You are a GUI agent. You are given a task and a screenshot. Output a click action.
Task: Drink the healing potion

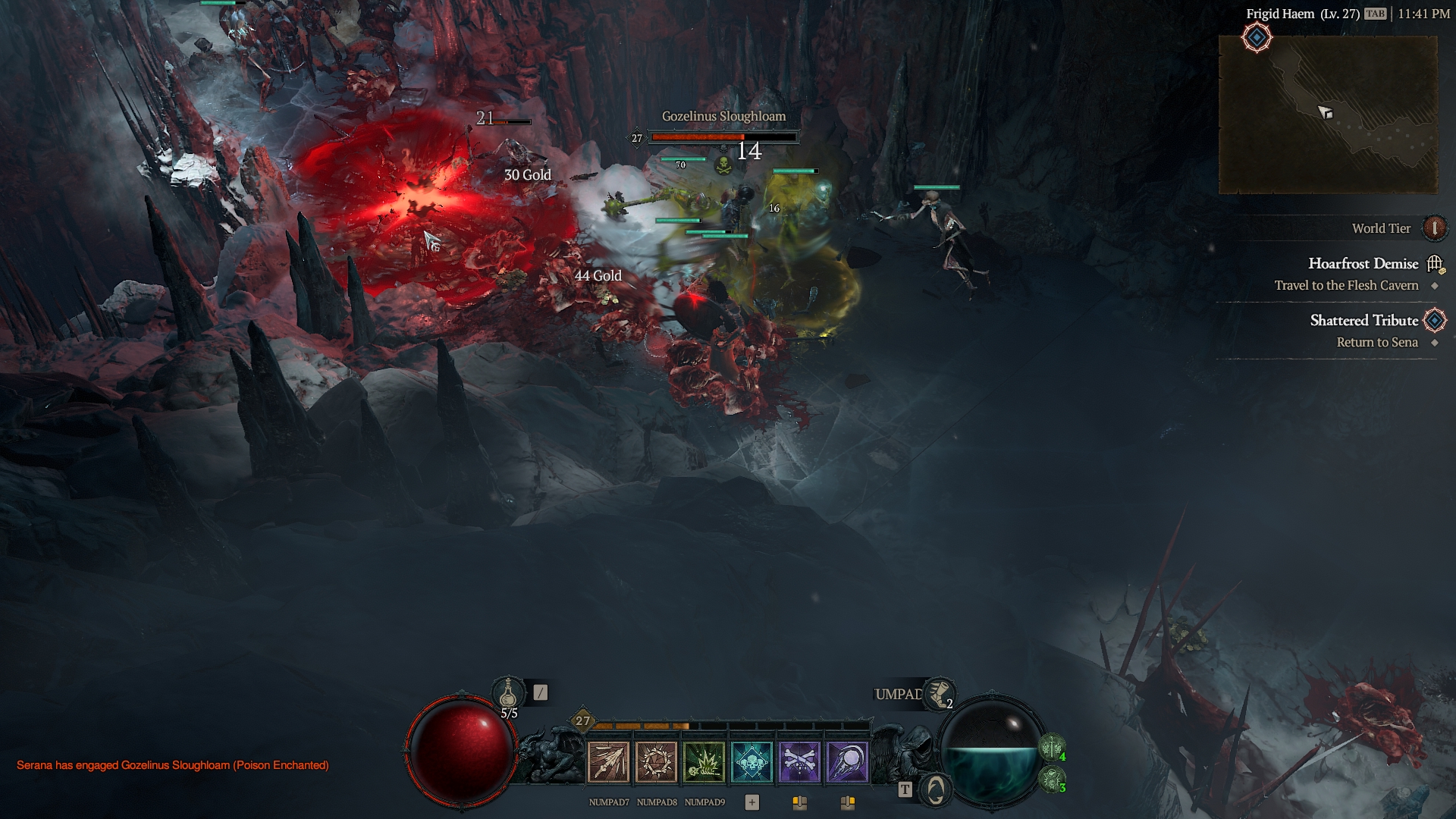[x=508, y=693]
